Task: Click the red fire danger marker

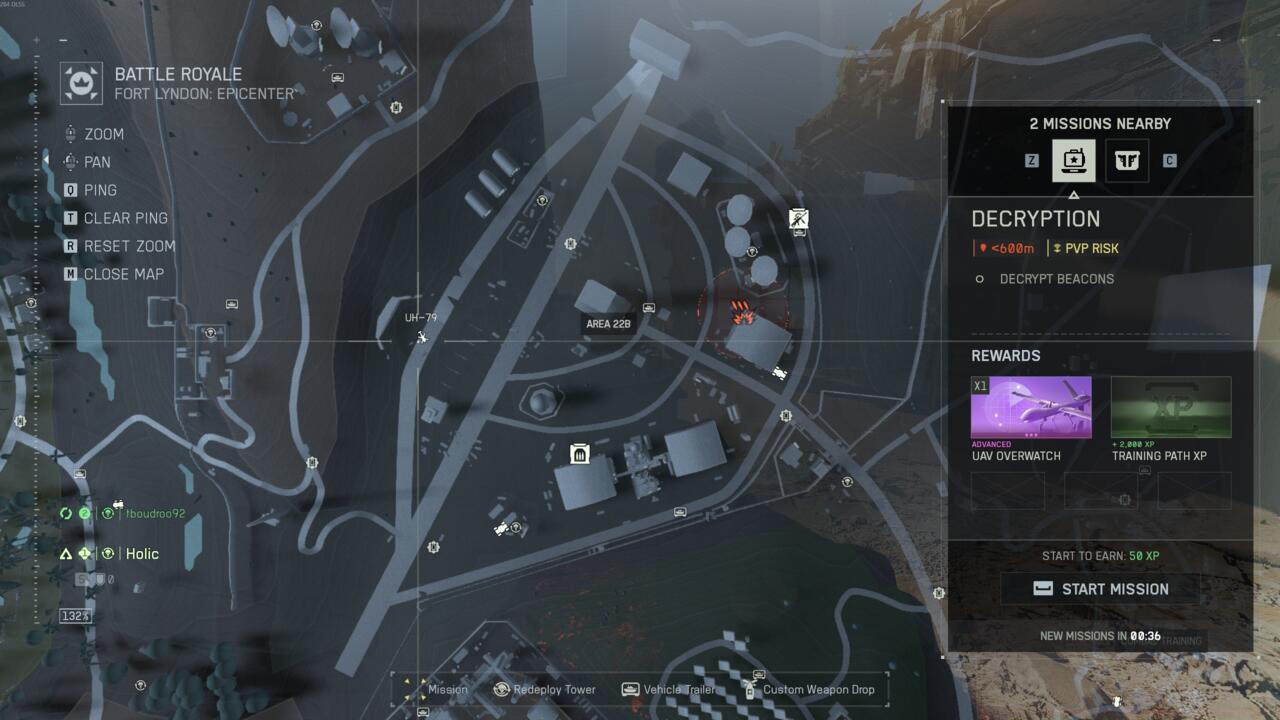Action: [x=742, y=312]
